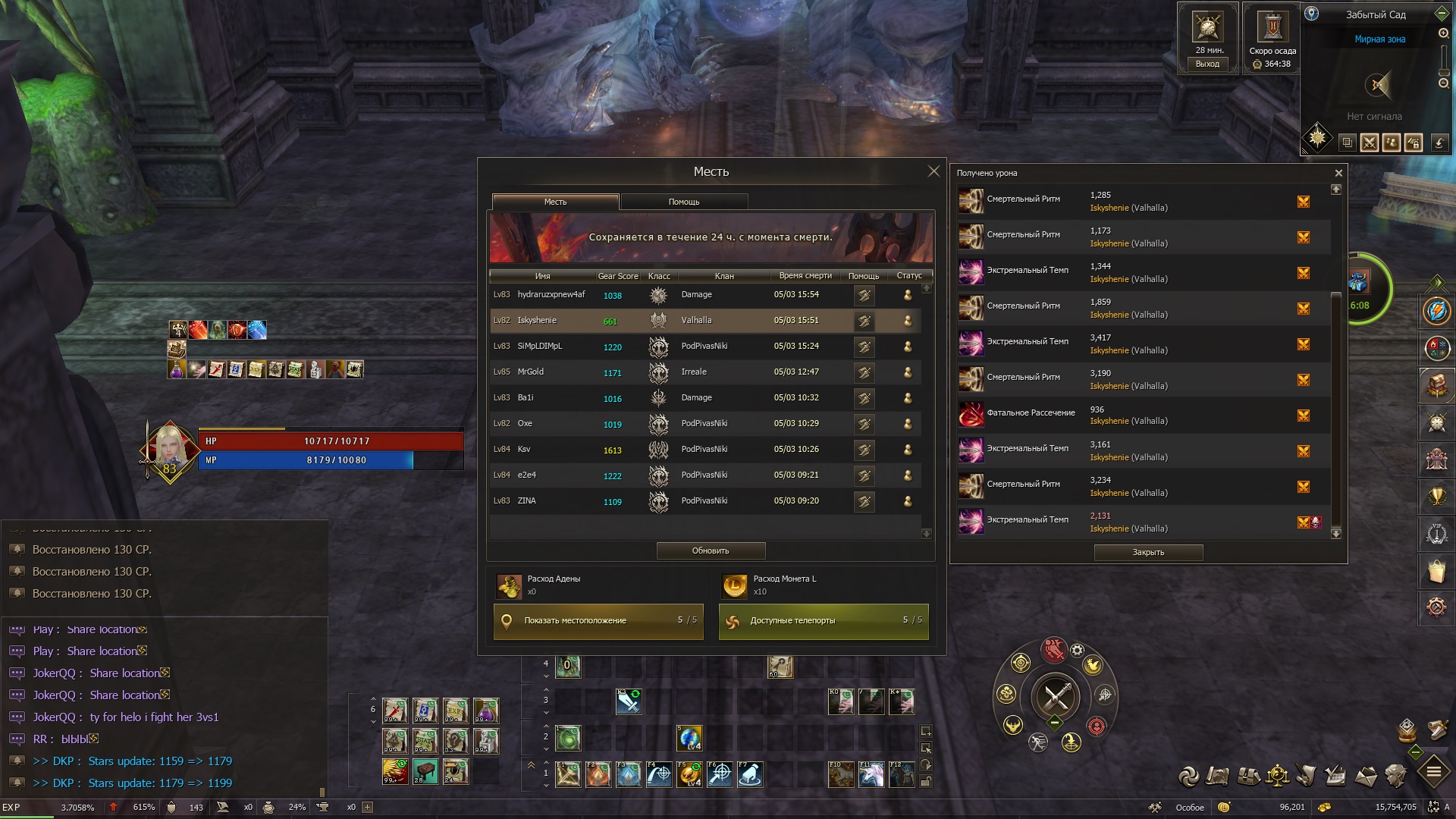
Task: Zoom out the minimap with minus button
Action: (x=1444, y=83)
